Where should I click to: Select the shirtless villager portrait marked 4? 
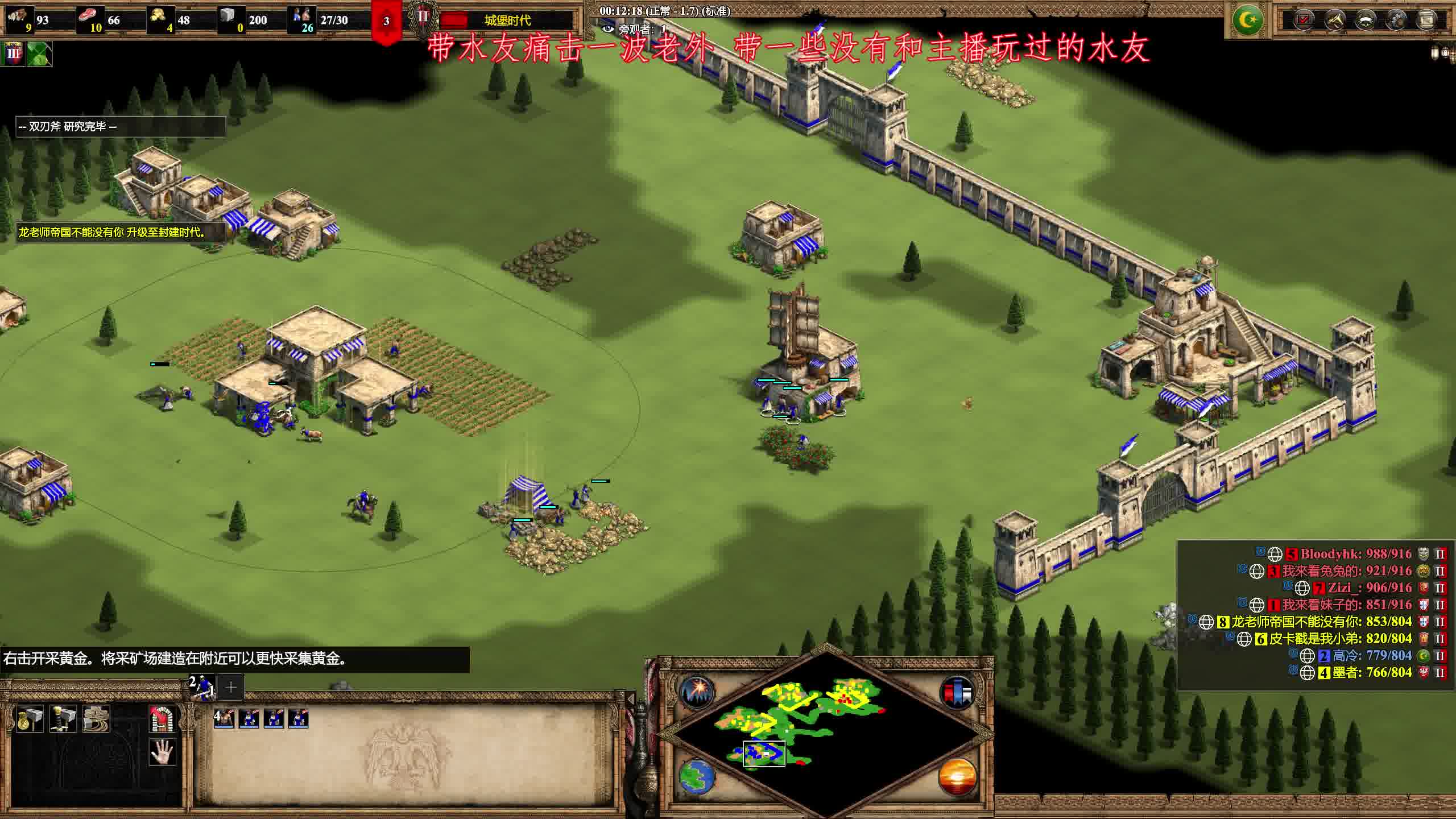(224, 719)
